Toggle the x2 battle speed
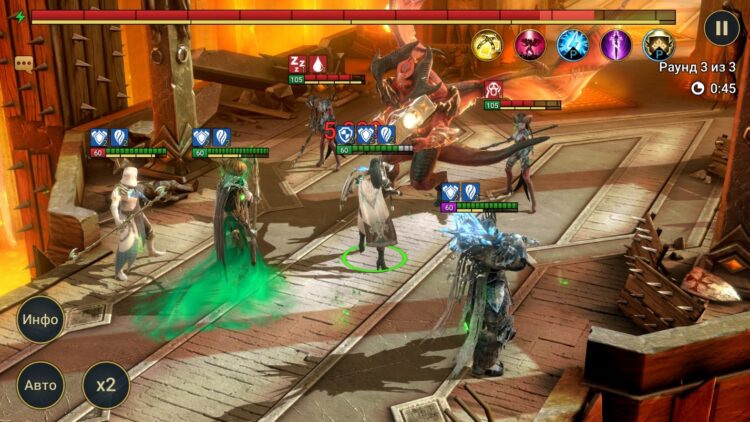 coord(106,385)
